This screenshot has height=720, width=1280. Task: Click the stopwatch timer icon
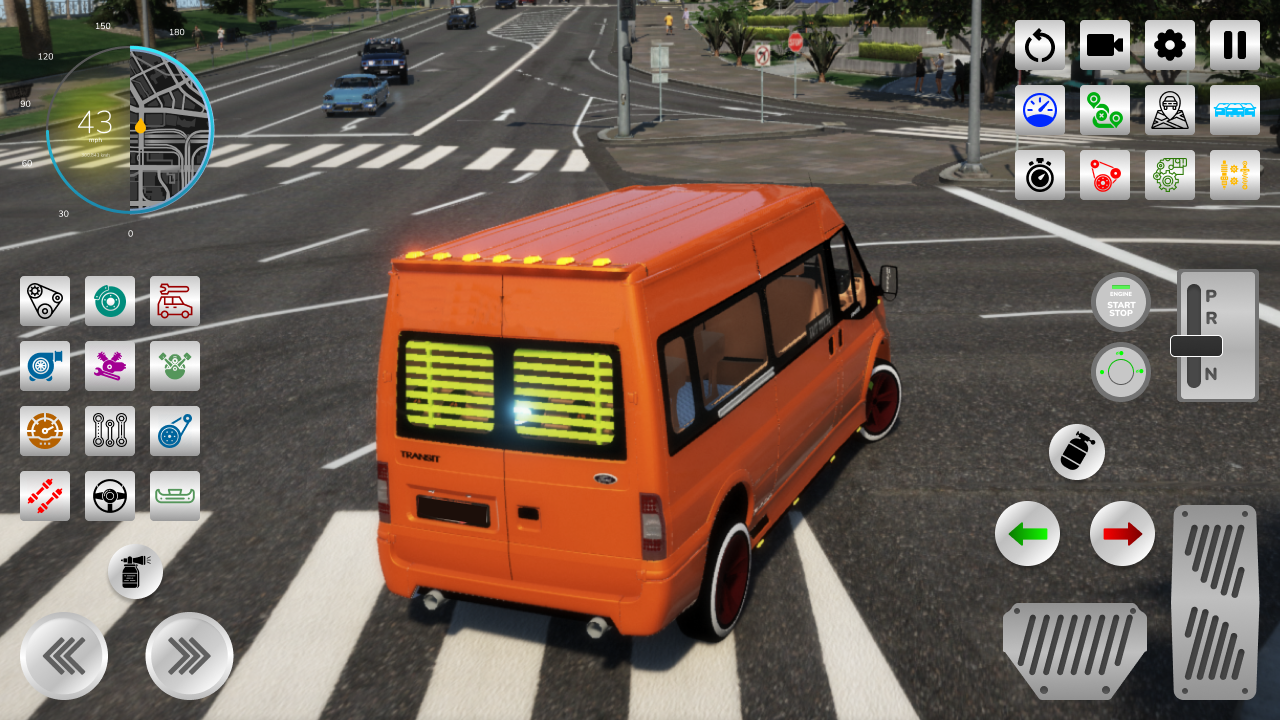(1040, 175)
